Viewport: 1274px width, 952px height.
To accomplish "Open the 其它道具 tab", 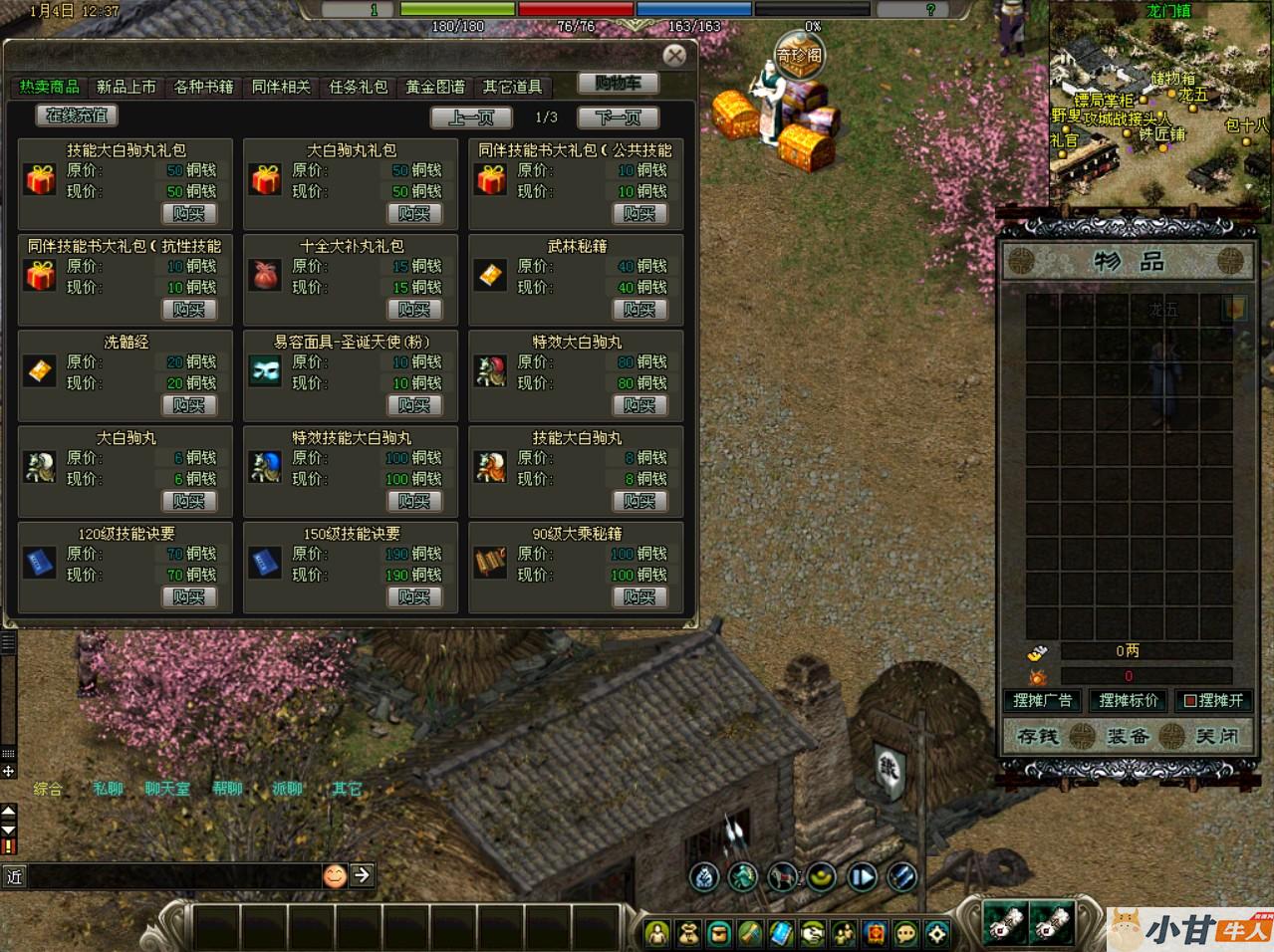I will click(512, 88).
